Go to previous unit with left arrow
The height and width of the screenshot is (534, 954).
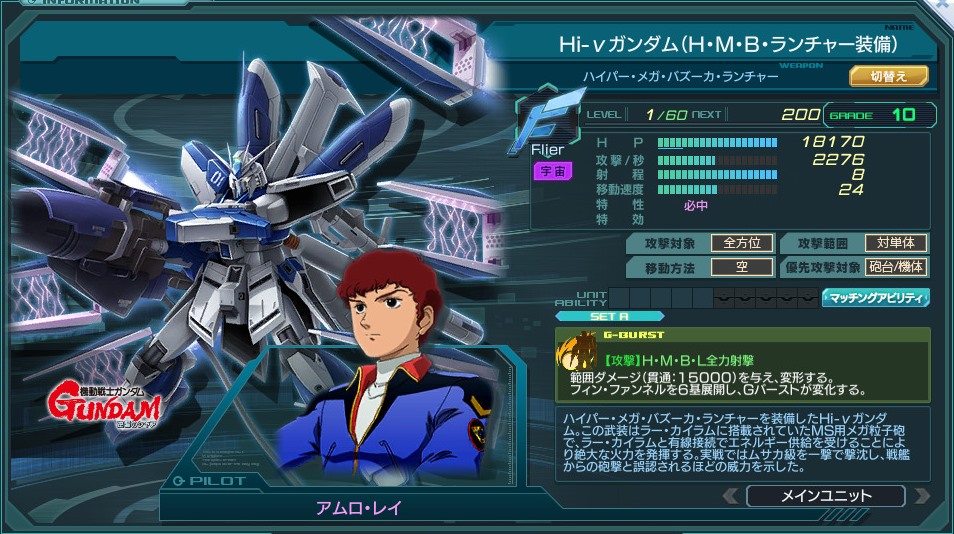pyautogui.click(x=731, y=496)
